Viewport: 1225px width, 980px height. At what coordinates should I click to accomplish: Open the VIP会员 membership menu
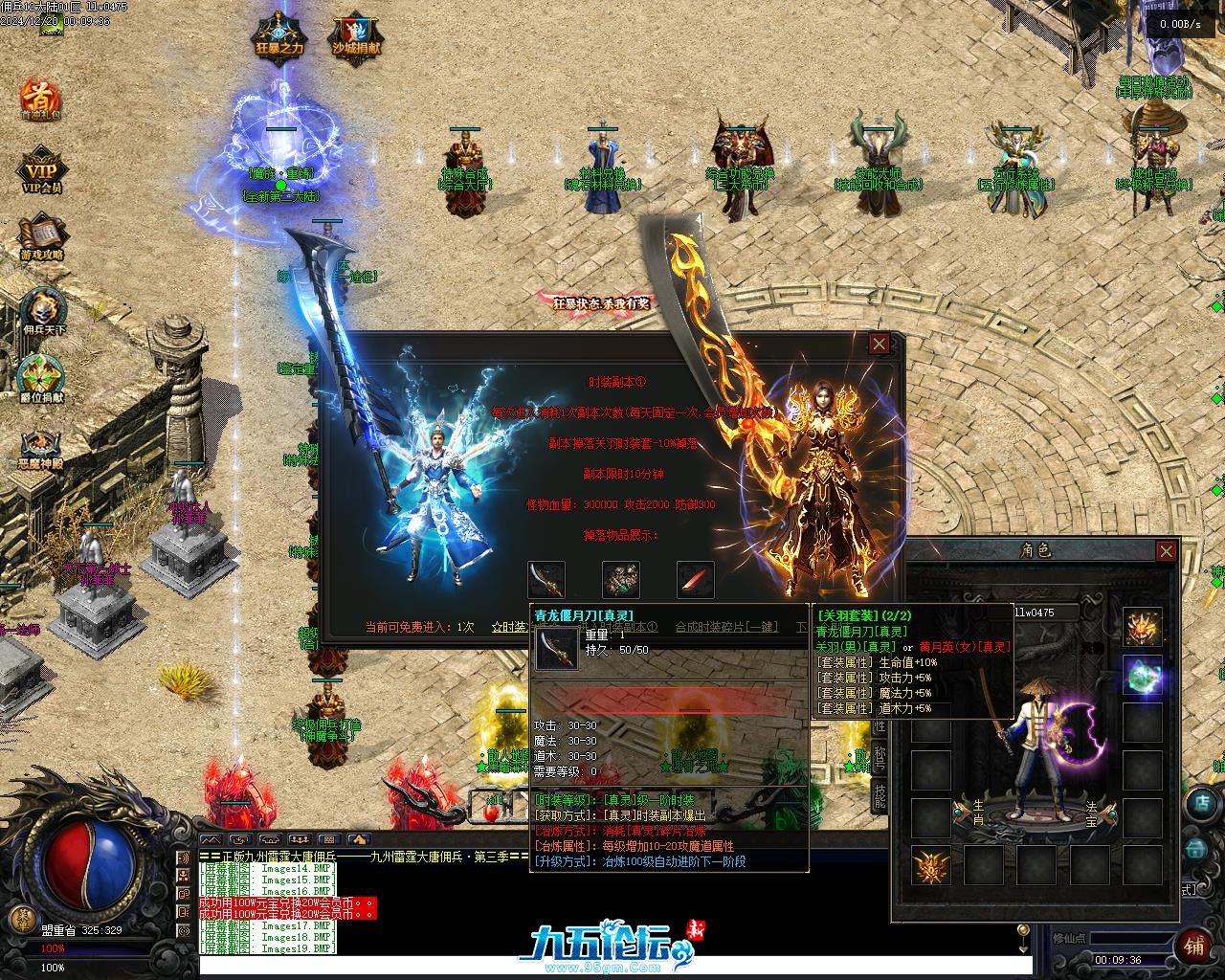pyautogui.click(x=41, y=168)
